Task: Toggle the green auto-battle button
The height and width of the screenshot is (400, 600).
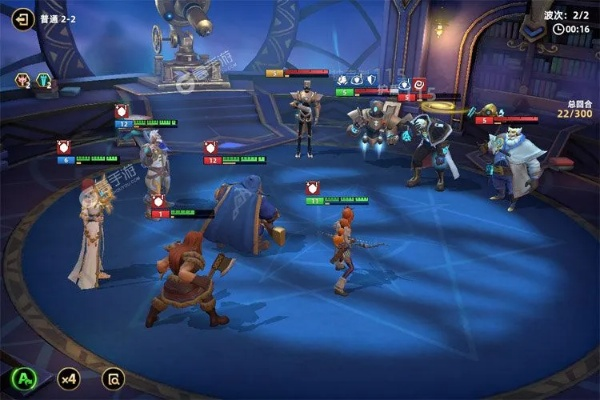Action: coord(25,379)
